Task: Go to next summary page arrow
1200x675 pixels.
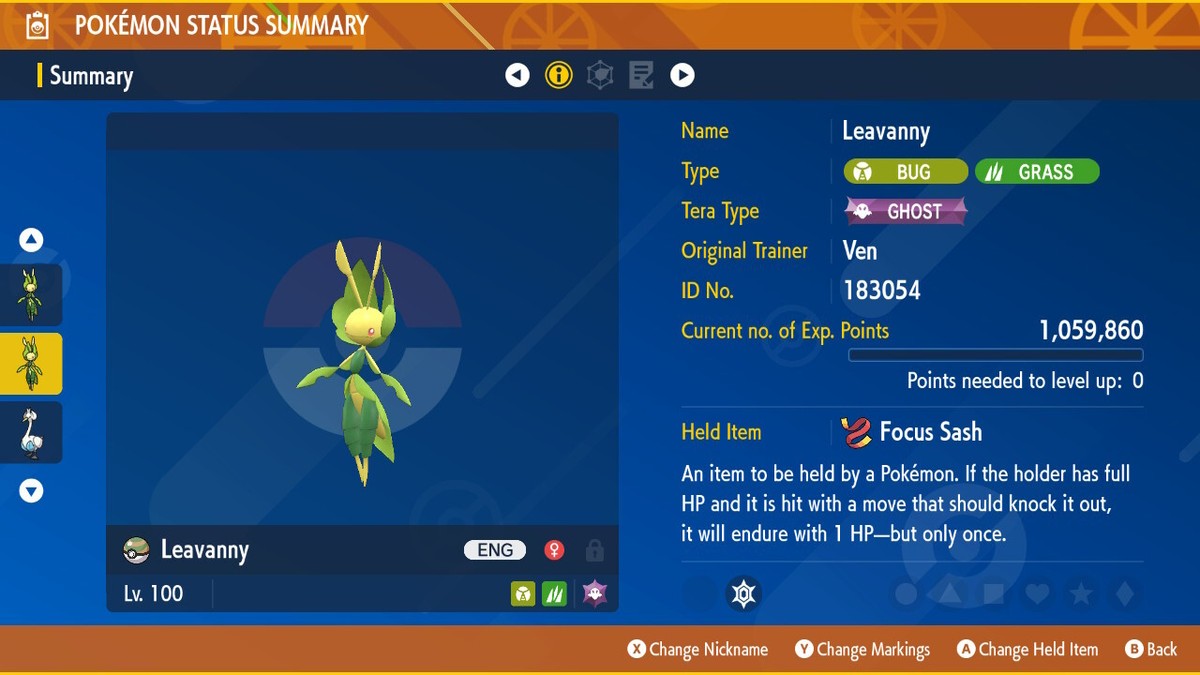Action: click(x=682, y=75)
